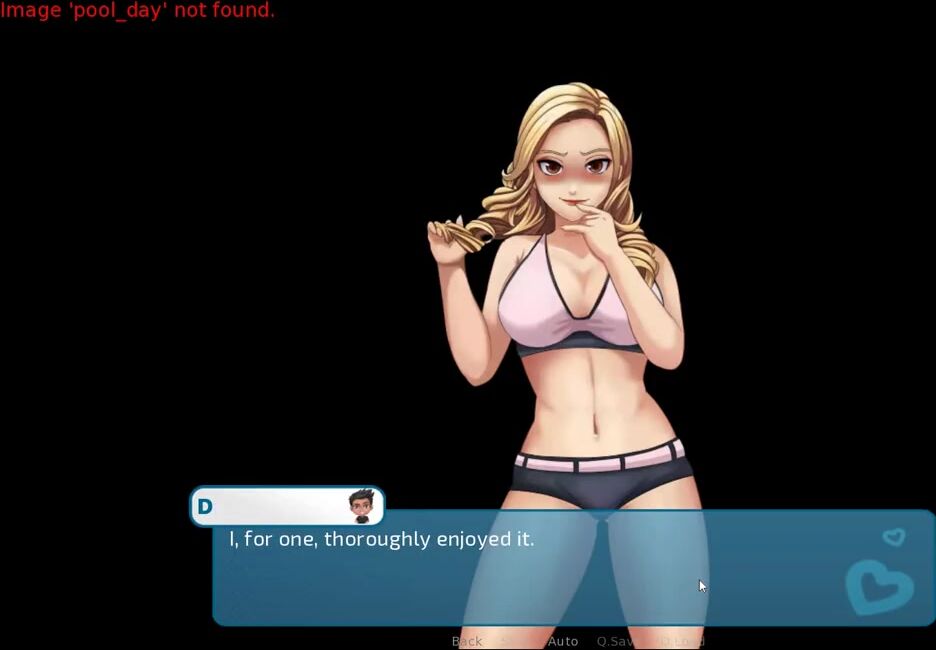The image size is (936, 650).
Task: Advance the dialogue by clicking the text line
Action: pyautogui.click(x=382, y=539)
